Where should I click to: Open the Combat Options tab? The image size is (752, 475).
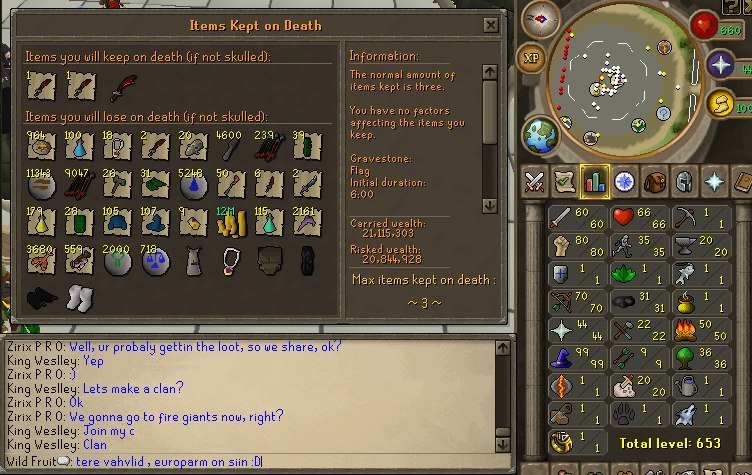pyautogui.click(x=533, y=181)
